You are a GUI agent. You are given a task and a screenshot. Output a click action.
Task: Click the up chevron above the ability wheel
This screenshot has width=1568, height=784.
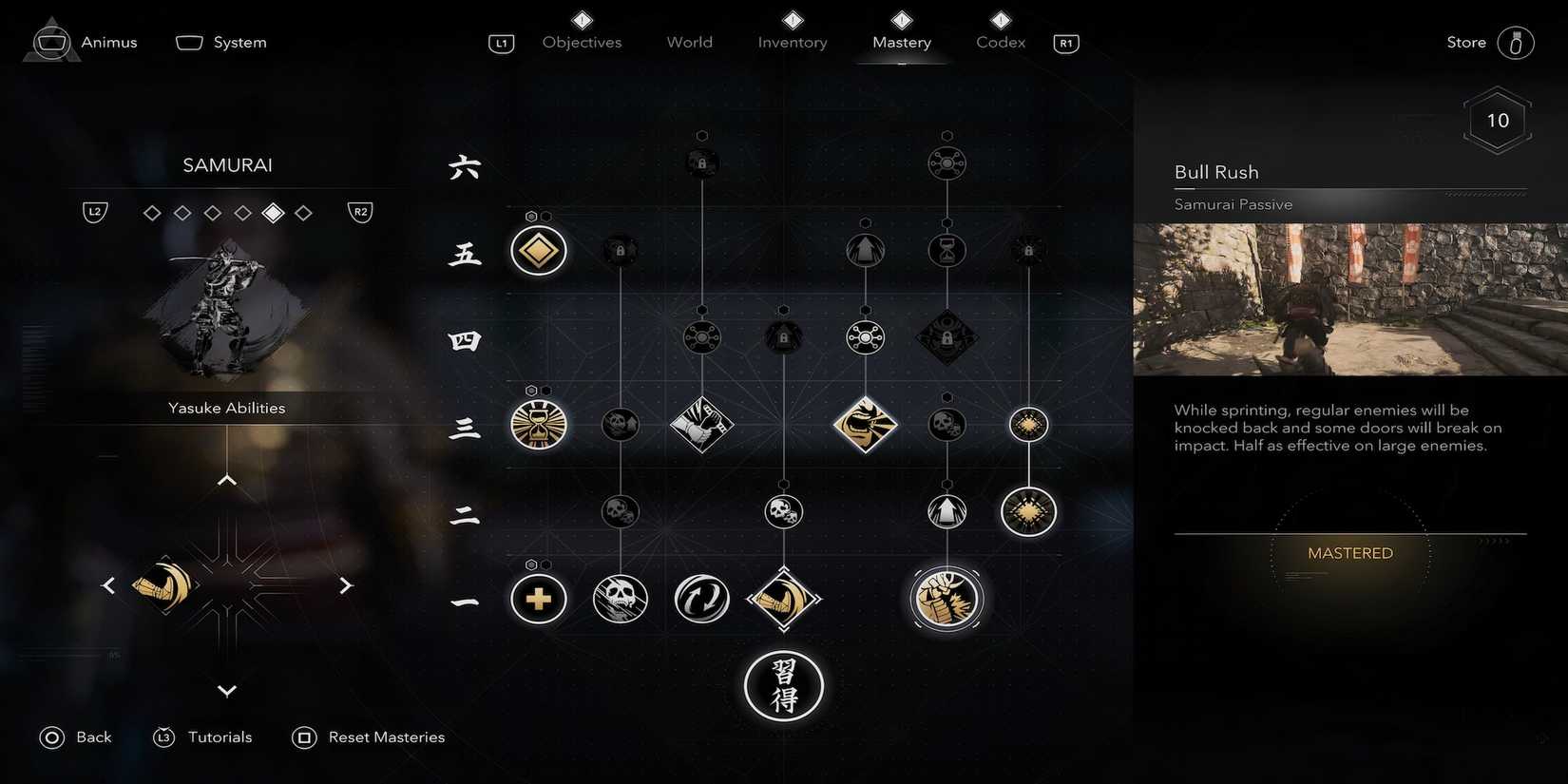pos(226,479)
